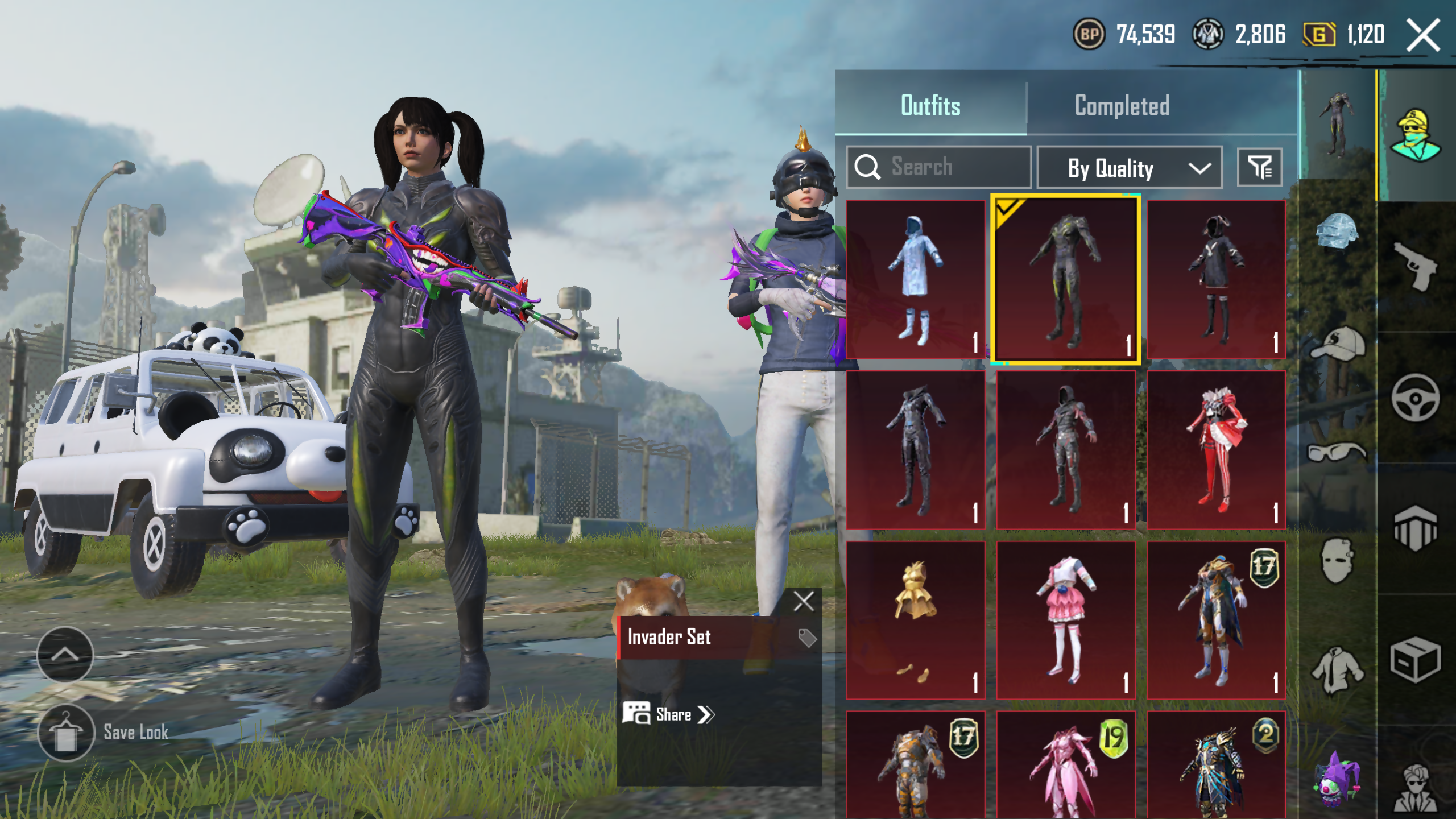Dismiss the Invader Set info popup
This screenshot has height=819, width=1456.
click(x=804, y=601)
